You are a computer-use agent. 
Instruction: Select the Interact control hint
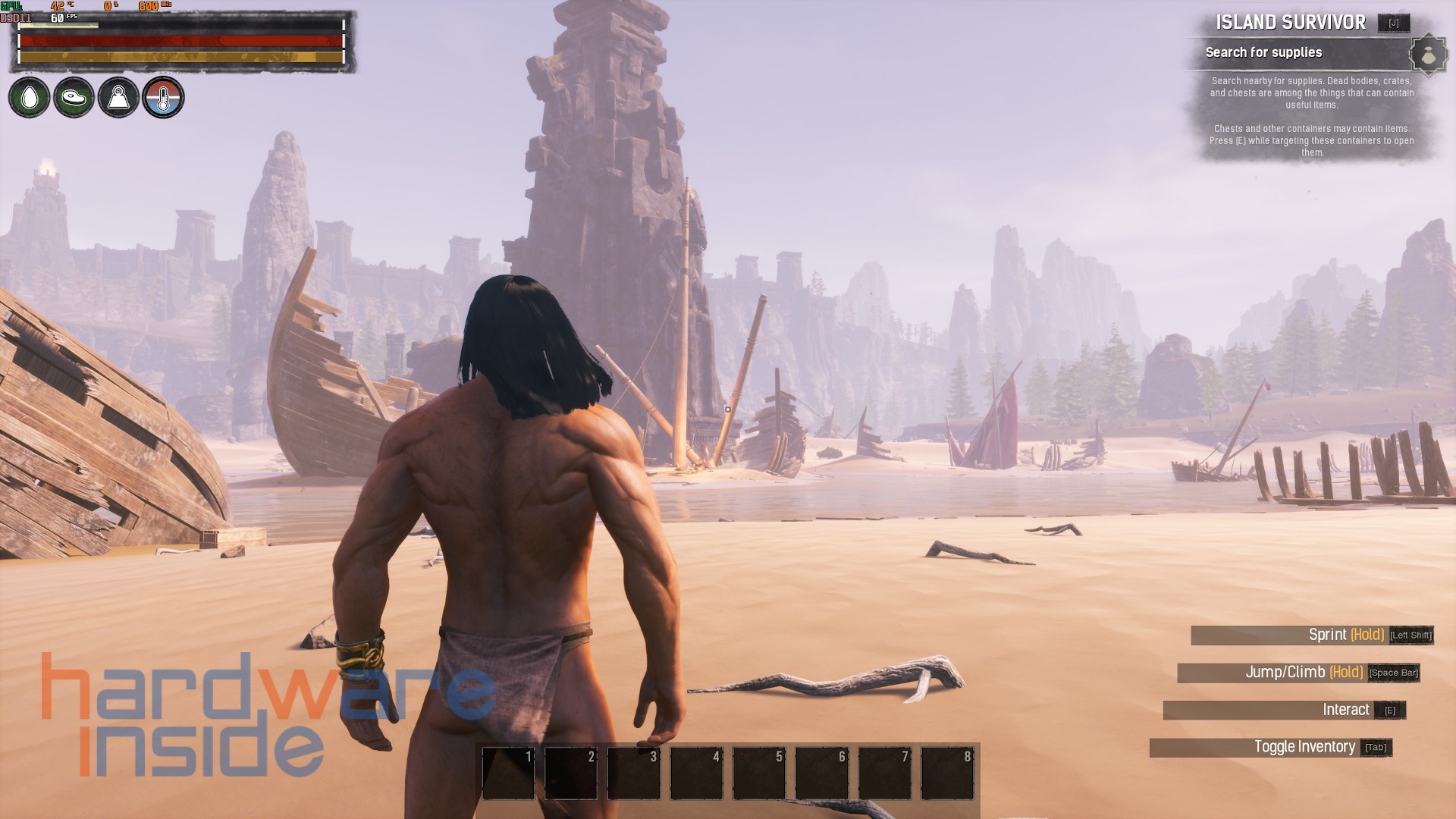tap(1345, 710)
